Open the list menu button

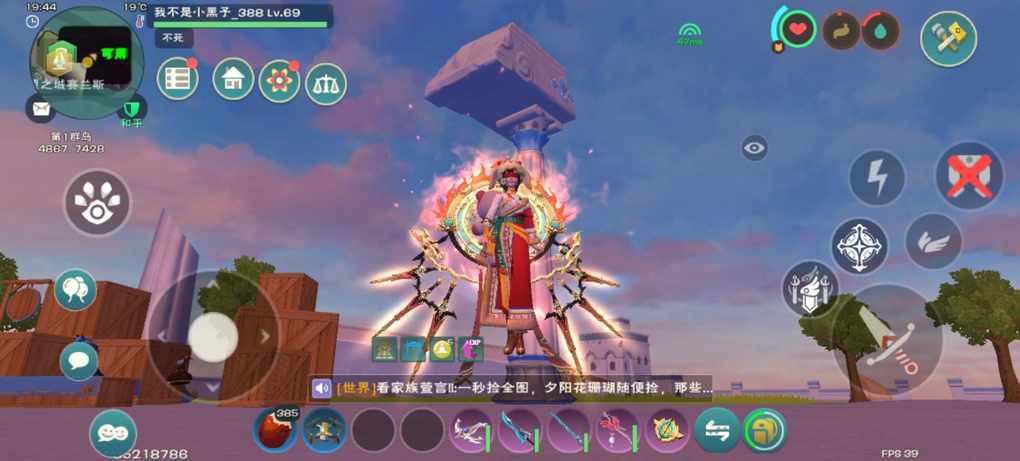click(178, 80)
